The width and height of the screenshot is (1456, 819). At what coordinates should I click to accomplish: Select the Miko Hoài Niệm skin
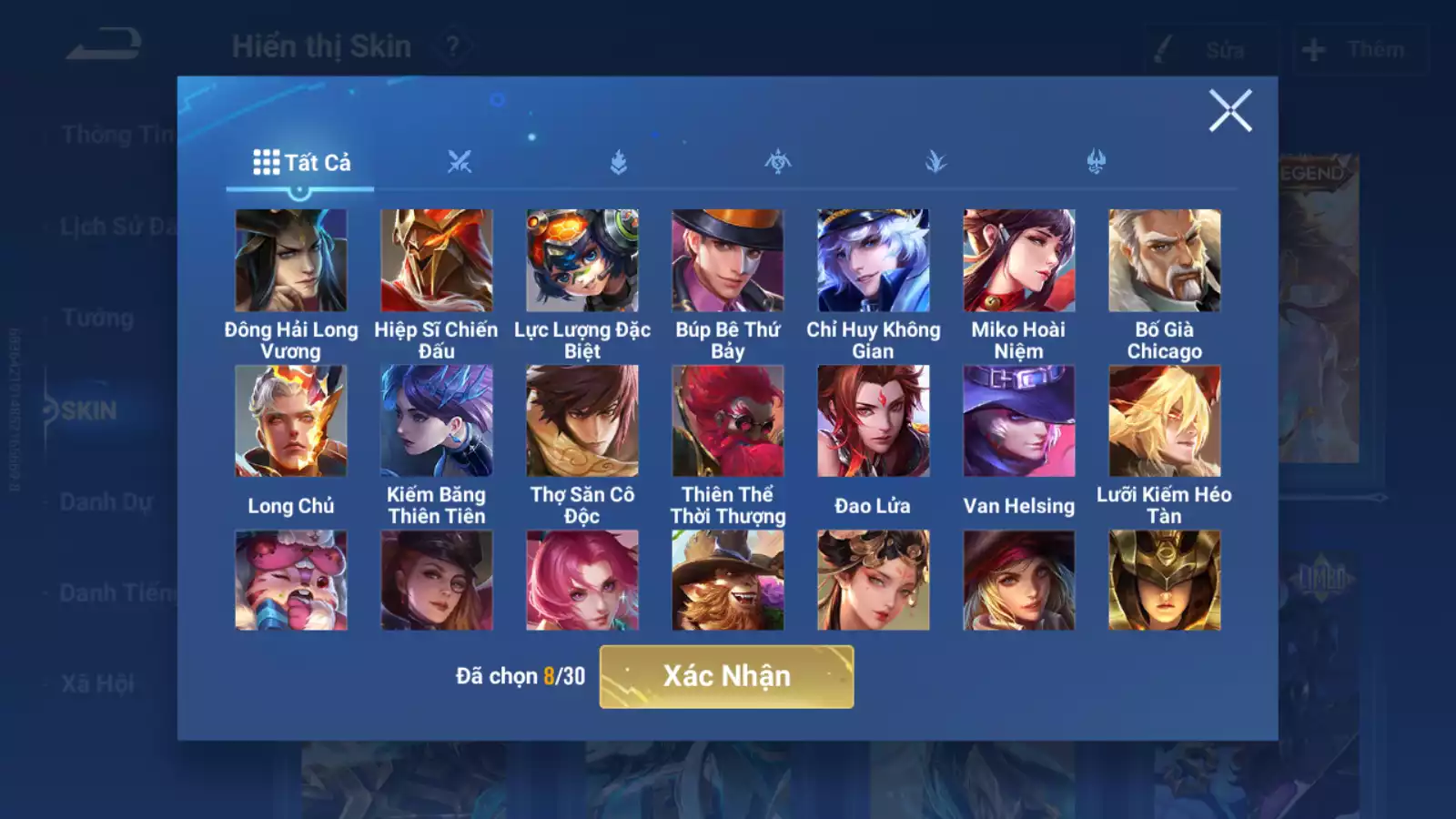click(1018, 261)
